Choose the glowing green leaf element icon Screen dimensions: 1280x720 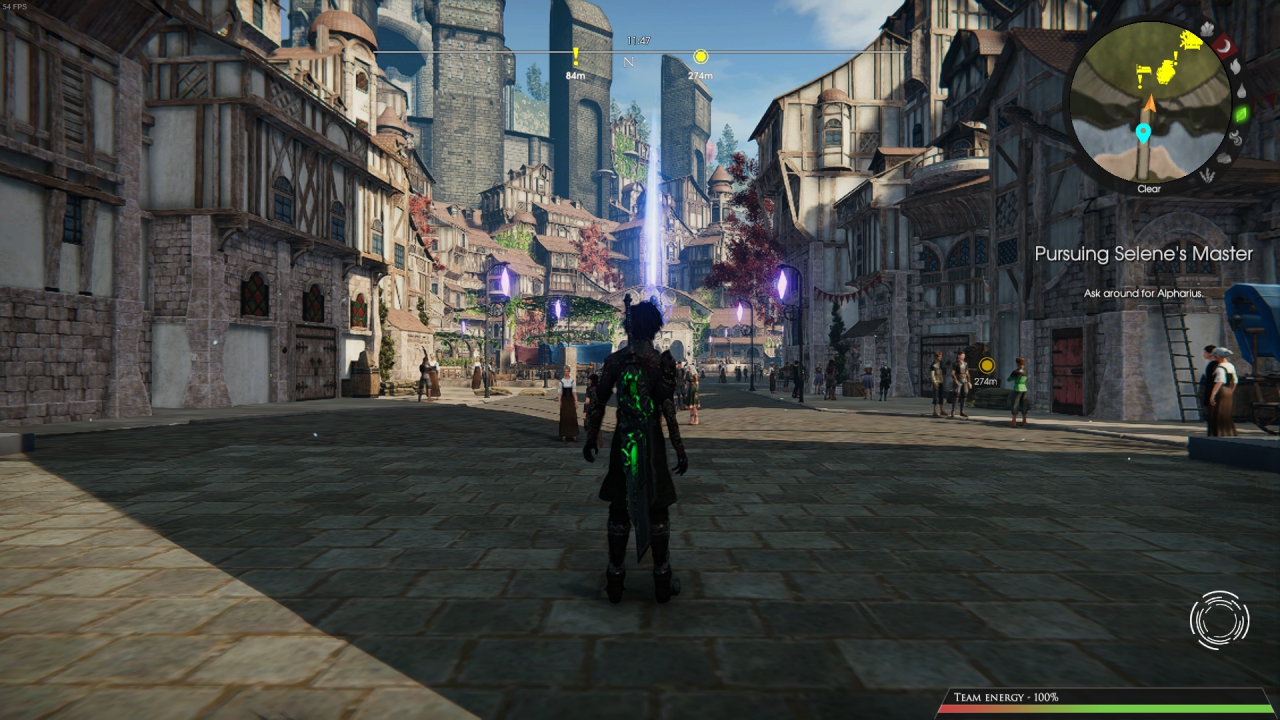coord(1241,114)
